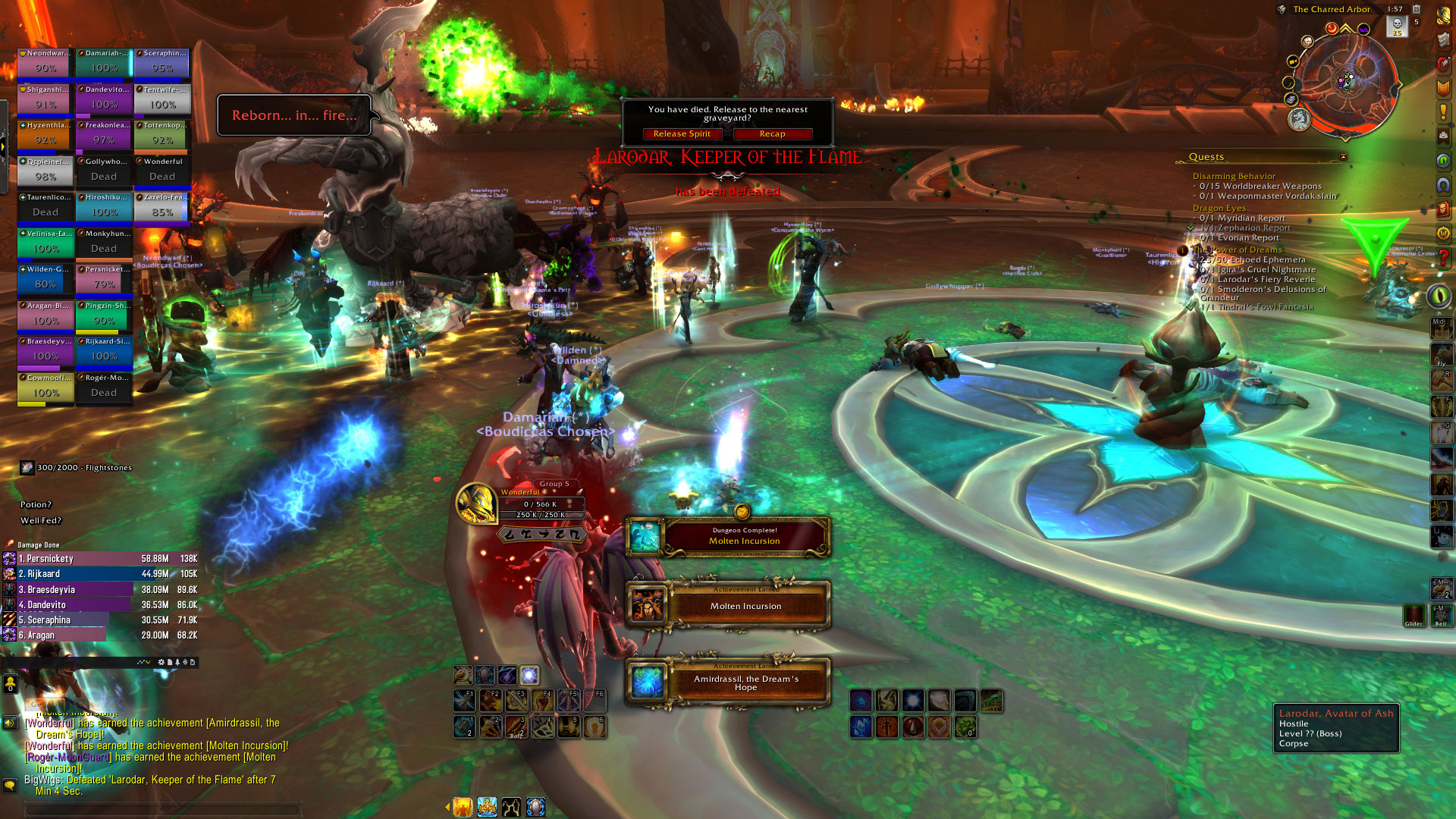Select the Dragon Eyes quest title
Image resolution: width=1456 pixels, height=819 pixels.
1219,208
